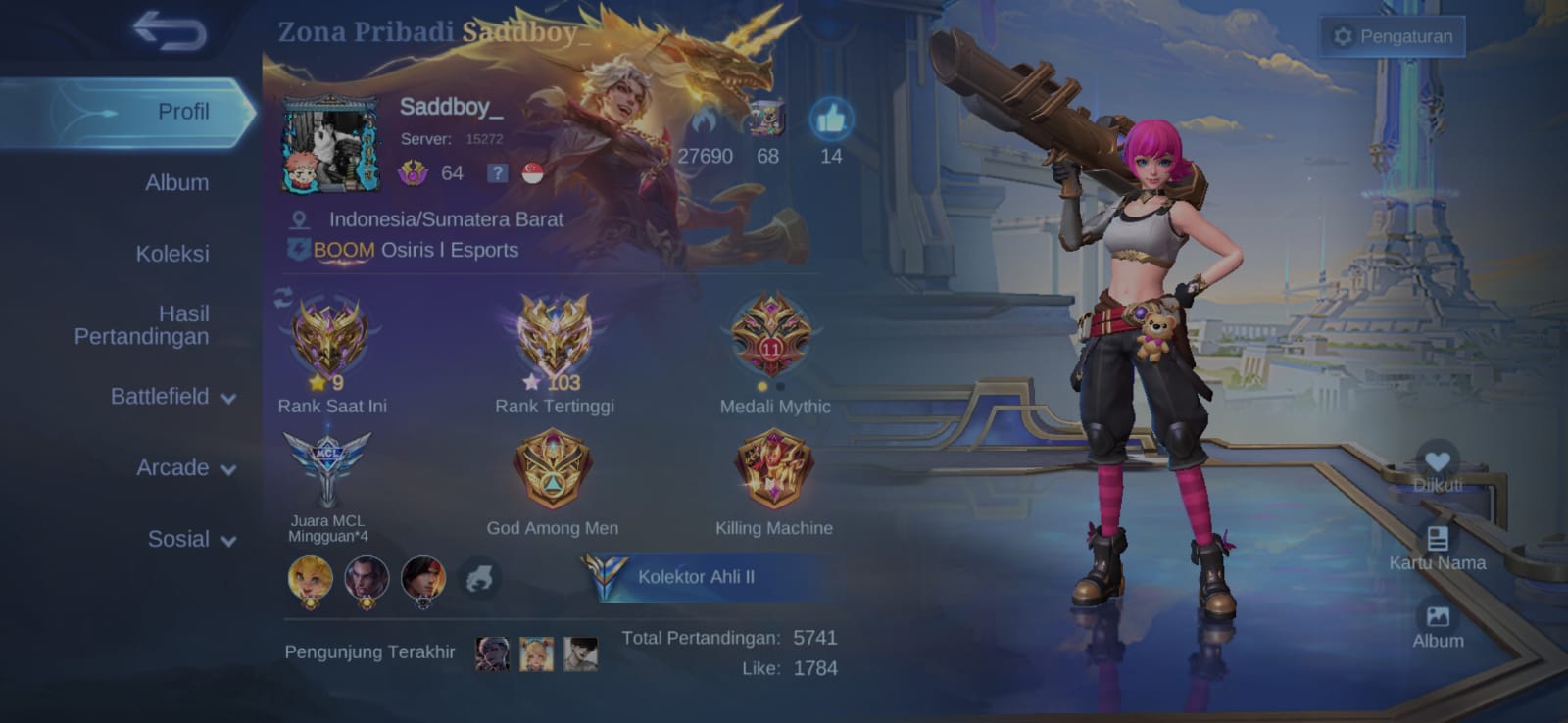The width and height of the screenshot is (1568, 723).
Task: Give a like with thumbs-up icon
Action: click(x=830, y=120)
